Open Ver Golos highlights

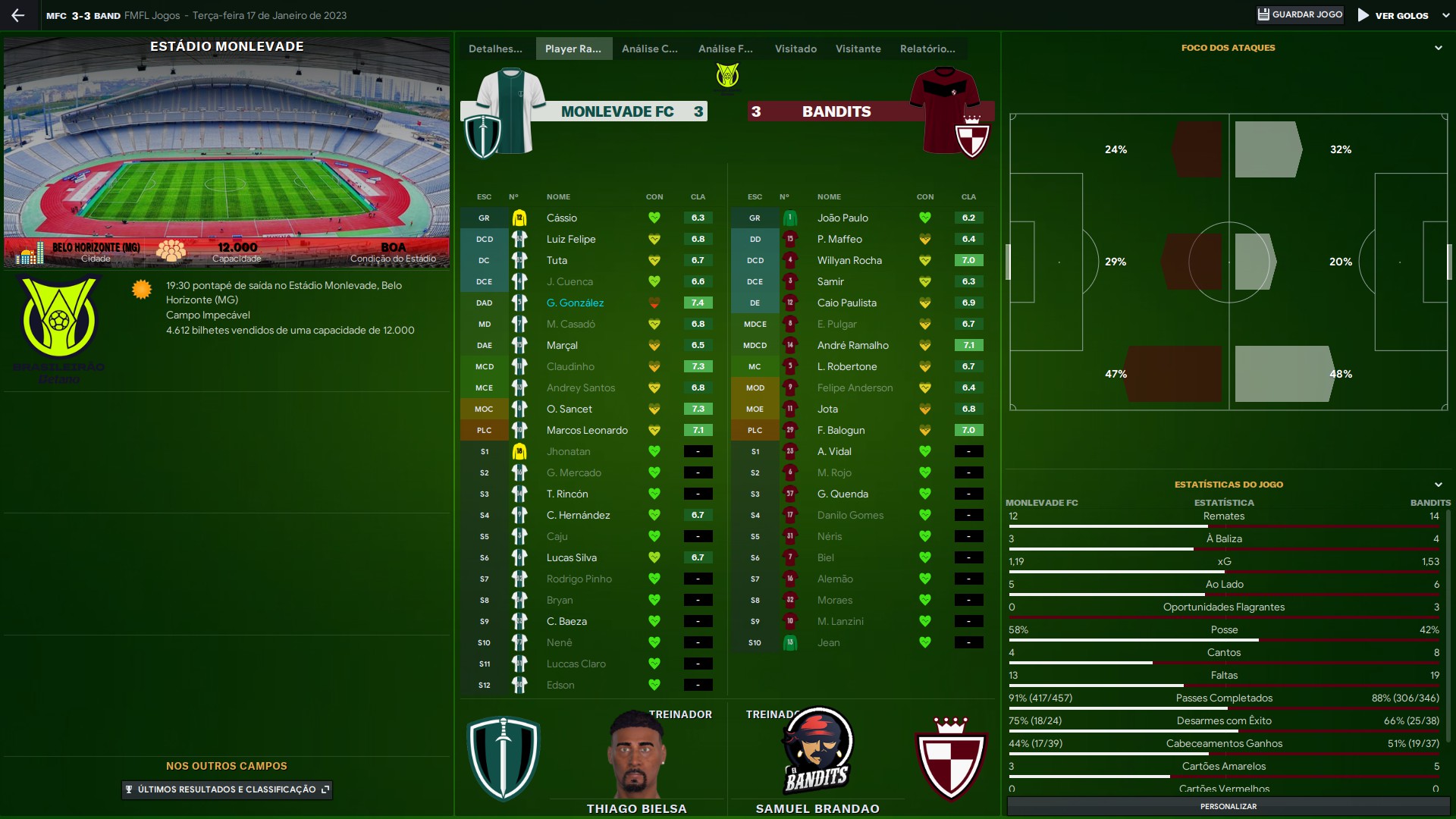coord(1393,15)
